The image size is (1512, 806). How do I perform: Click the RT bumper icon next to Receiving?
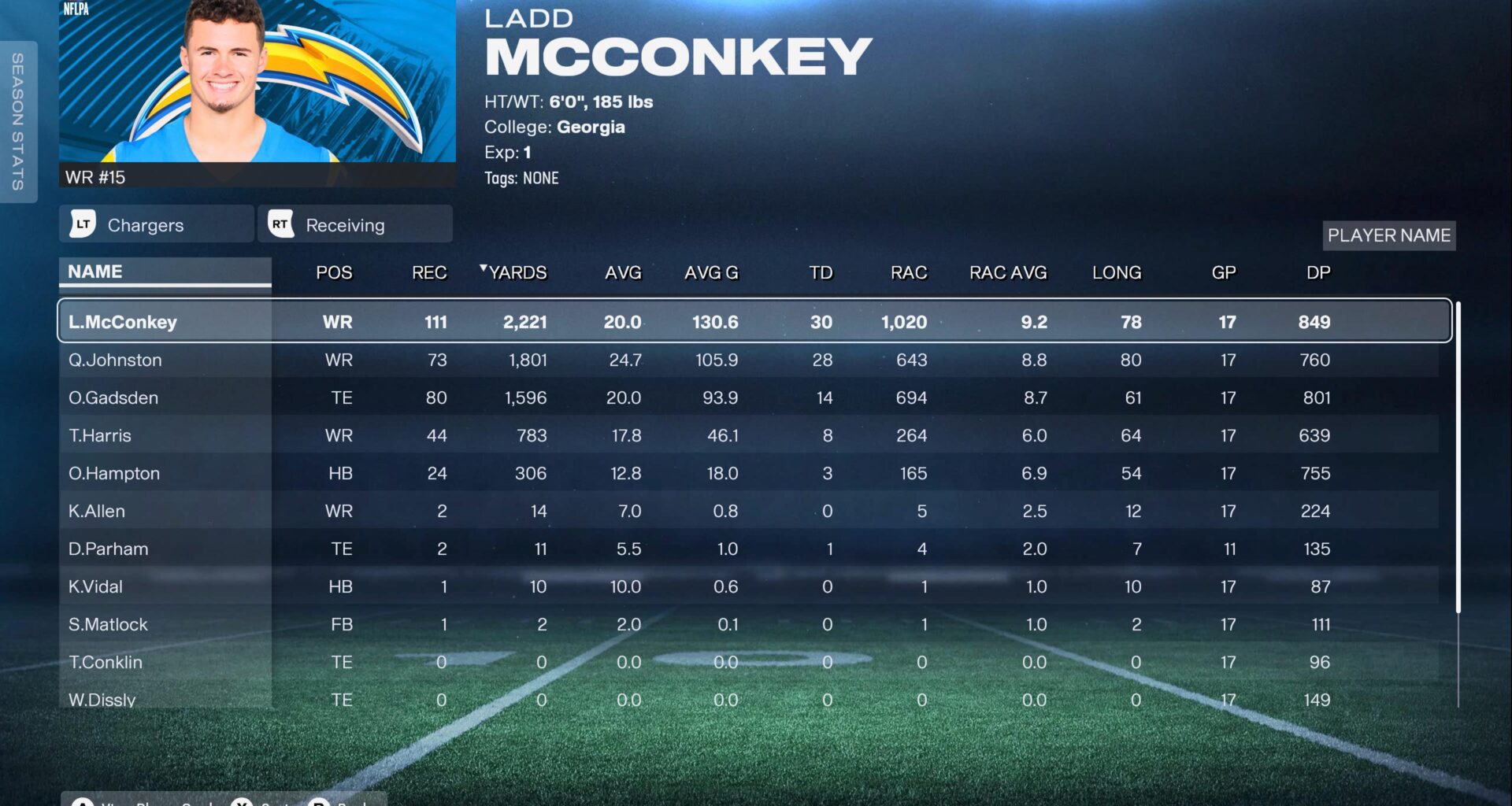pyautogui.click(x=280, y=224)
